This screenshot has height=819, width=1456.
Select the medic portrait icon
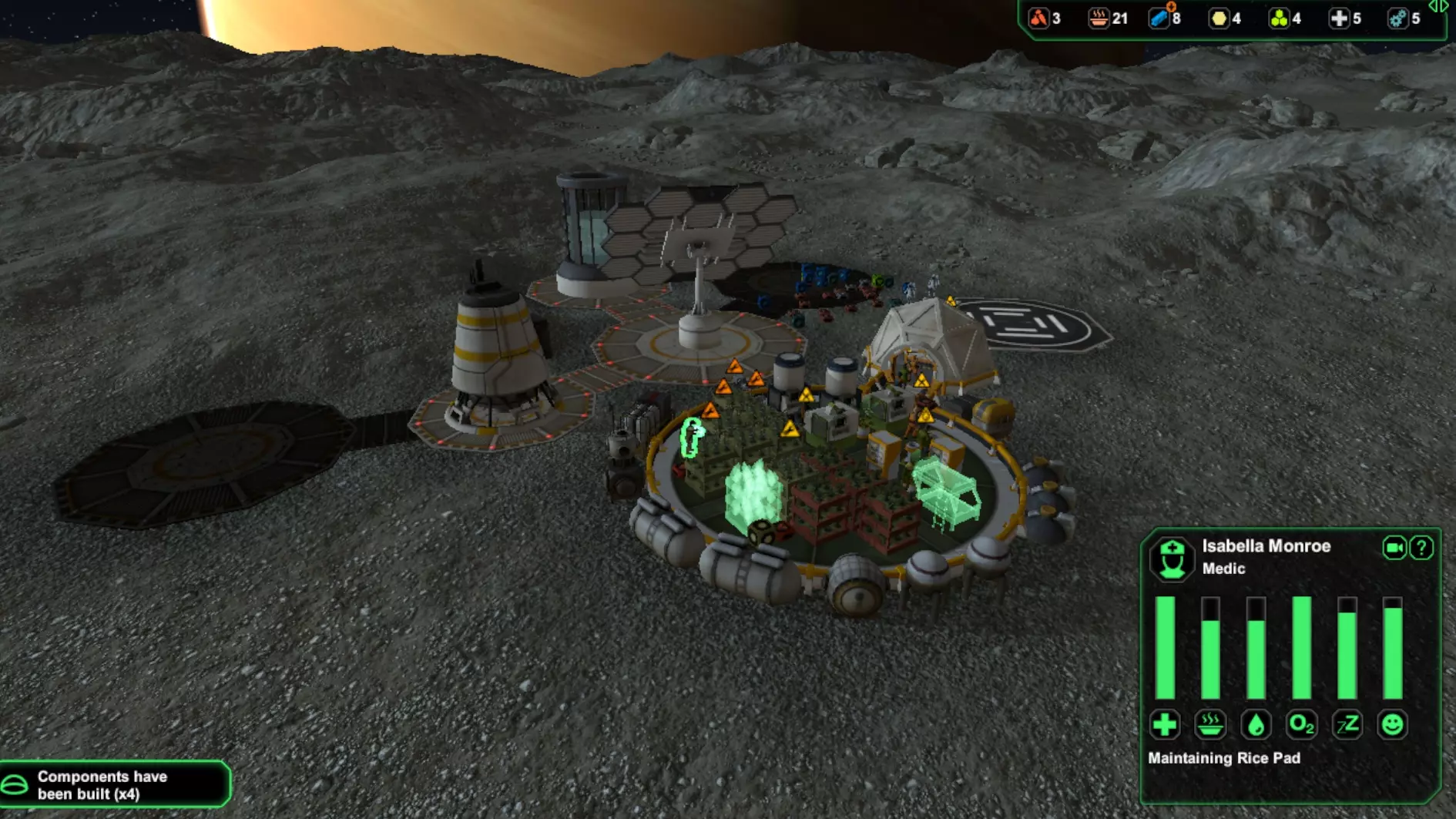coord(1172,558)
